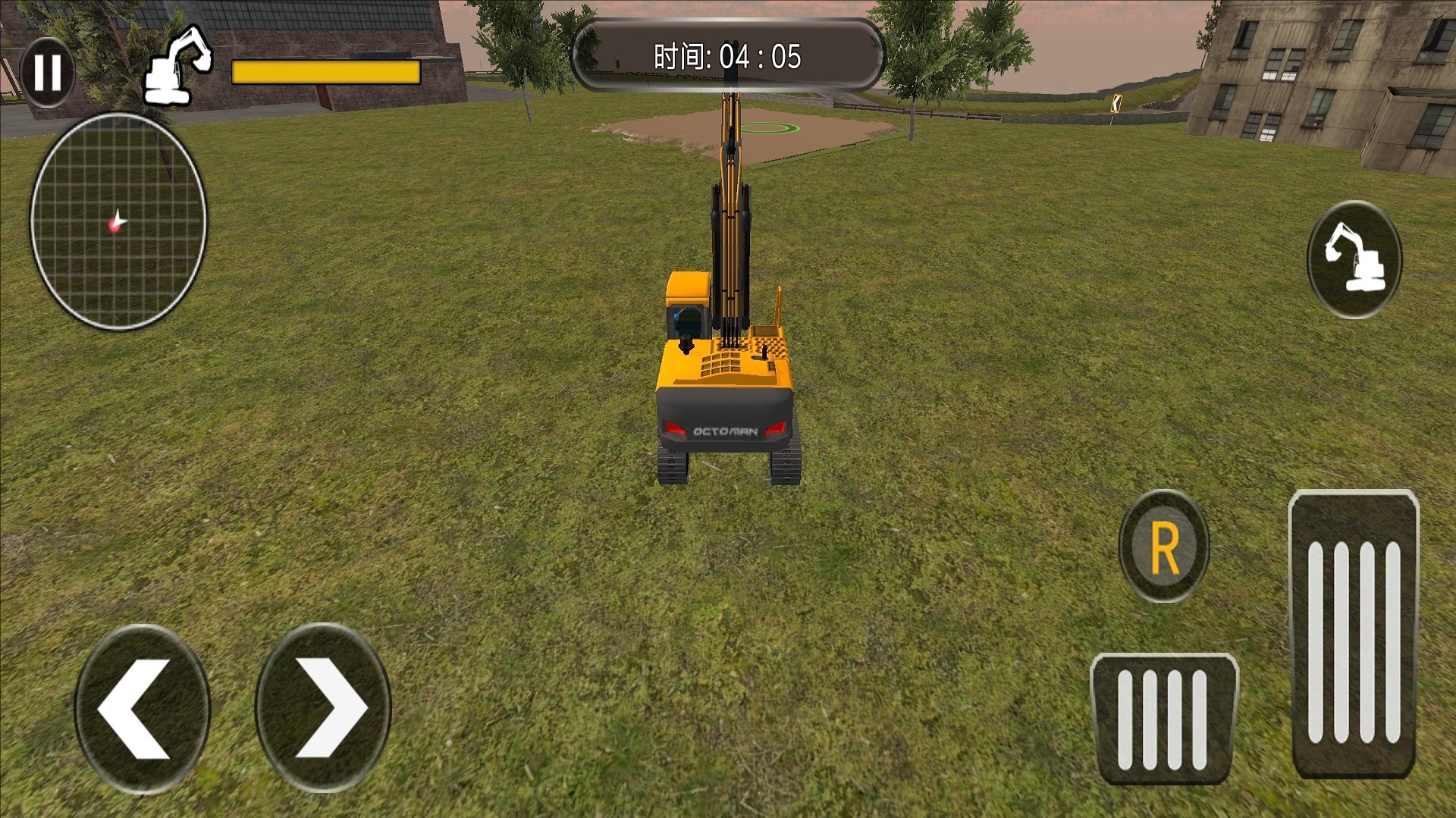Switch to excavator arm mode icon
The width and height of the screenshot is (1456, 818).
pyautogui.click(x=1354, y=259)
